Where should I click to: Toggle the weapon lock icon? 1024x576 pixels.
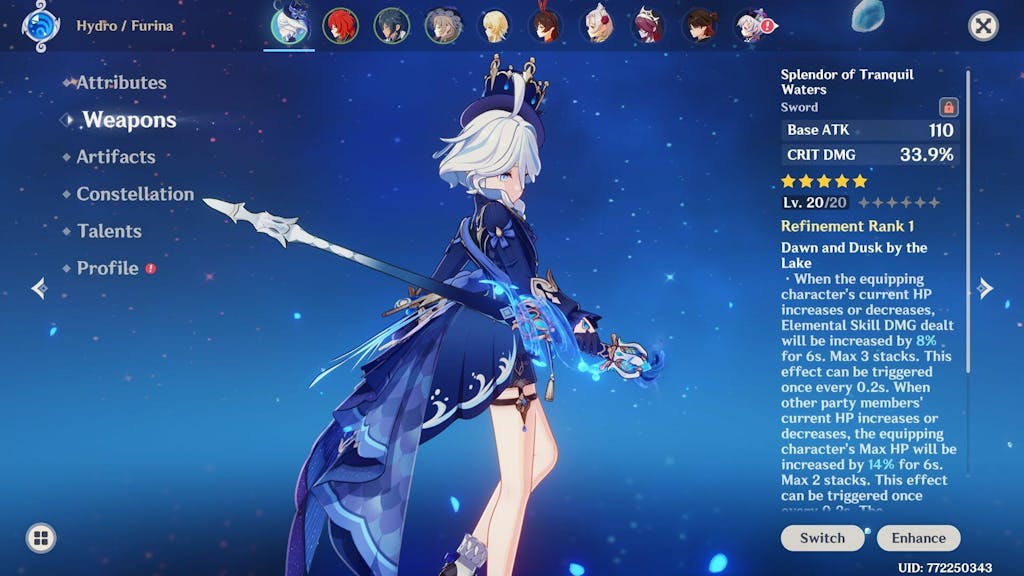pos(948,107)
